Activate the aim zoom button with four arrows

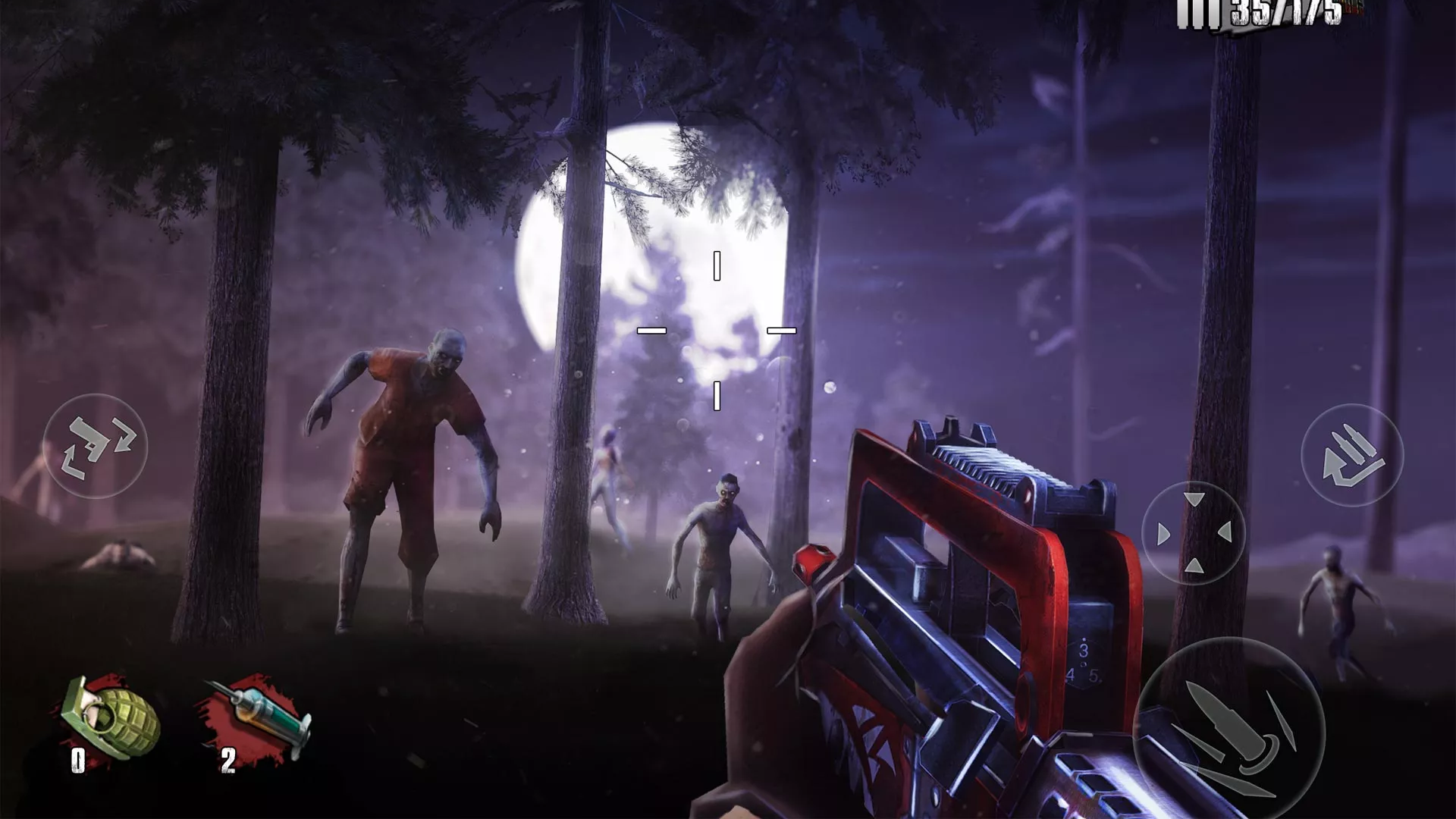click(1194, 533)
